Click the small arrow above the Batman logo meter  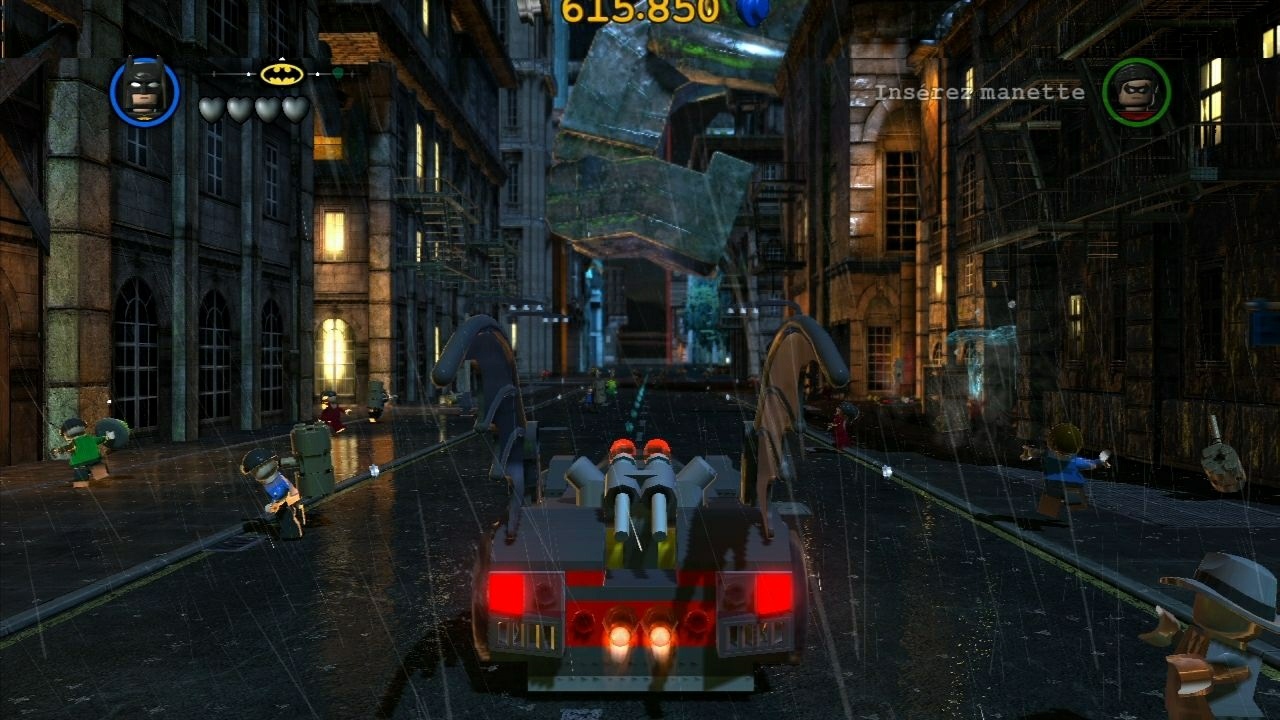pos(281,59)
